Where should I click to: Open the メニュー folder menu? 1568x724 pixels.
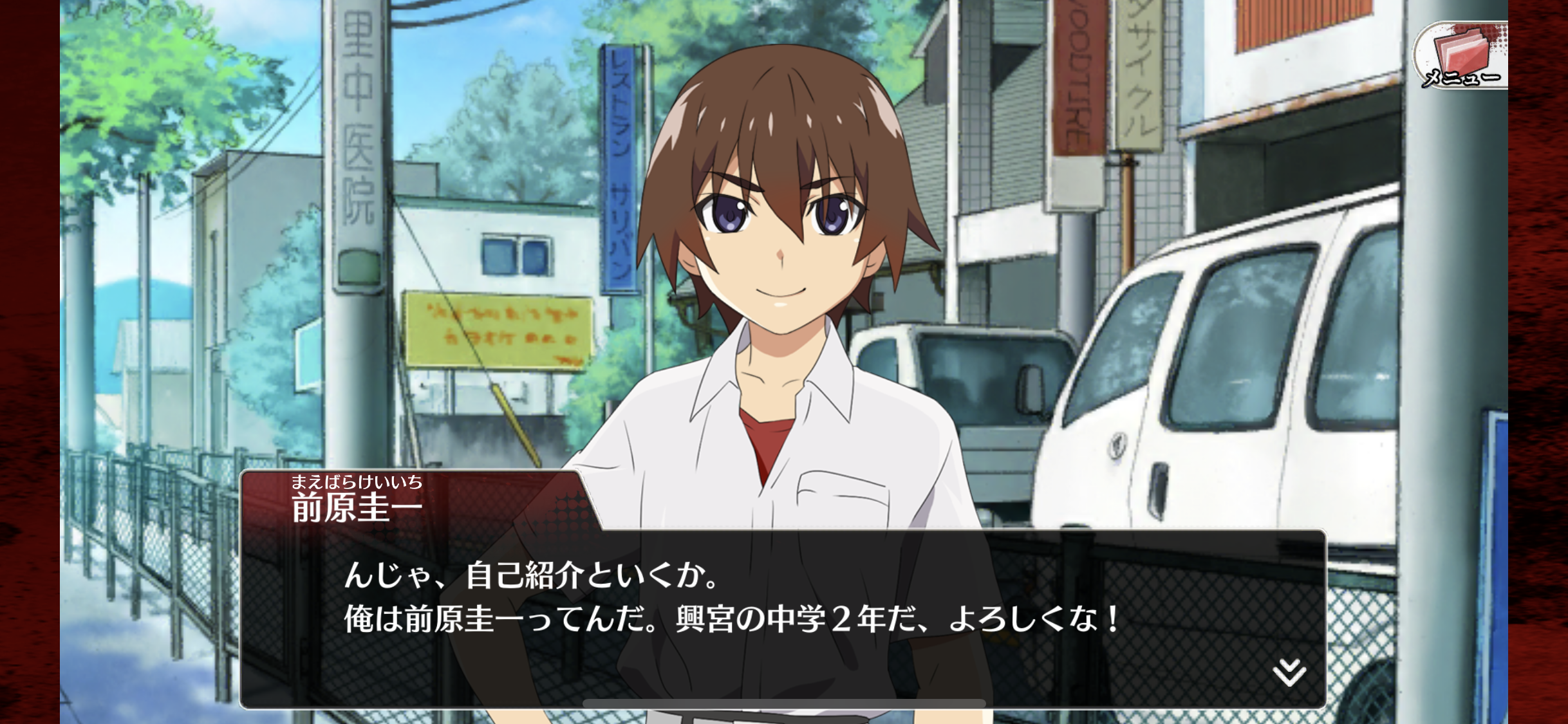coord(1461,57)
